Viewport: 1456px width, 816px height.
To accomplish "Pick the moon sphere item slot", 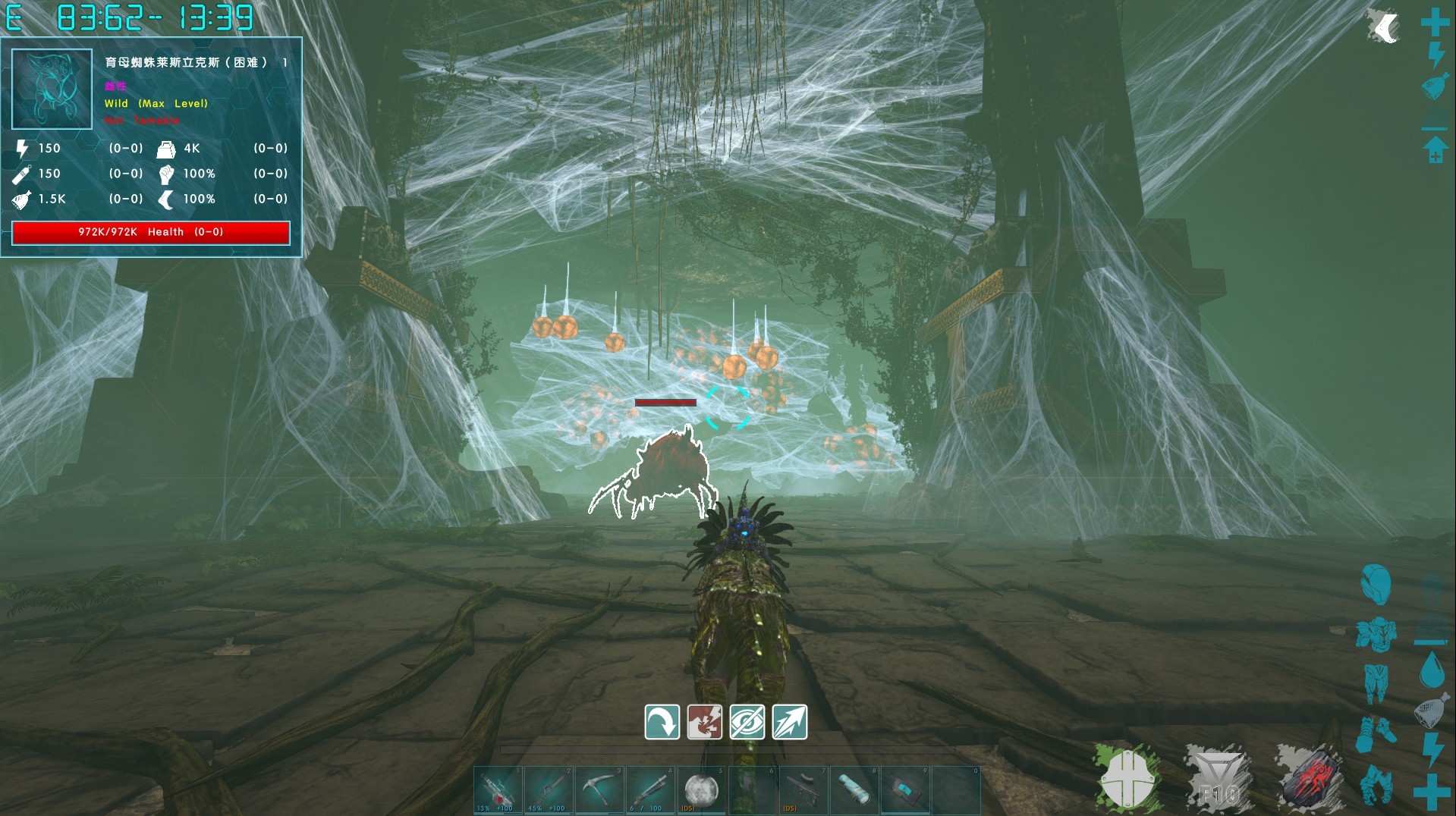I will click(x=702, y=789).
